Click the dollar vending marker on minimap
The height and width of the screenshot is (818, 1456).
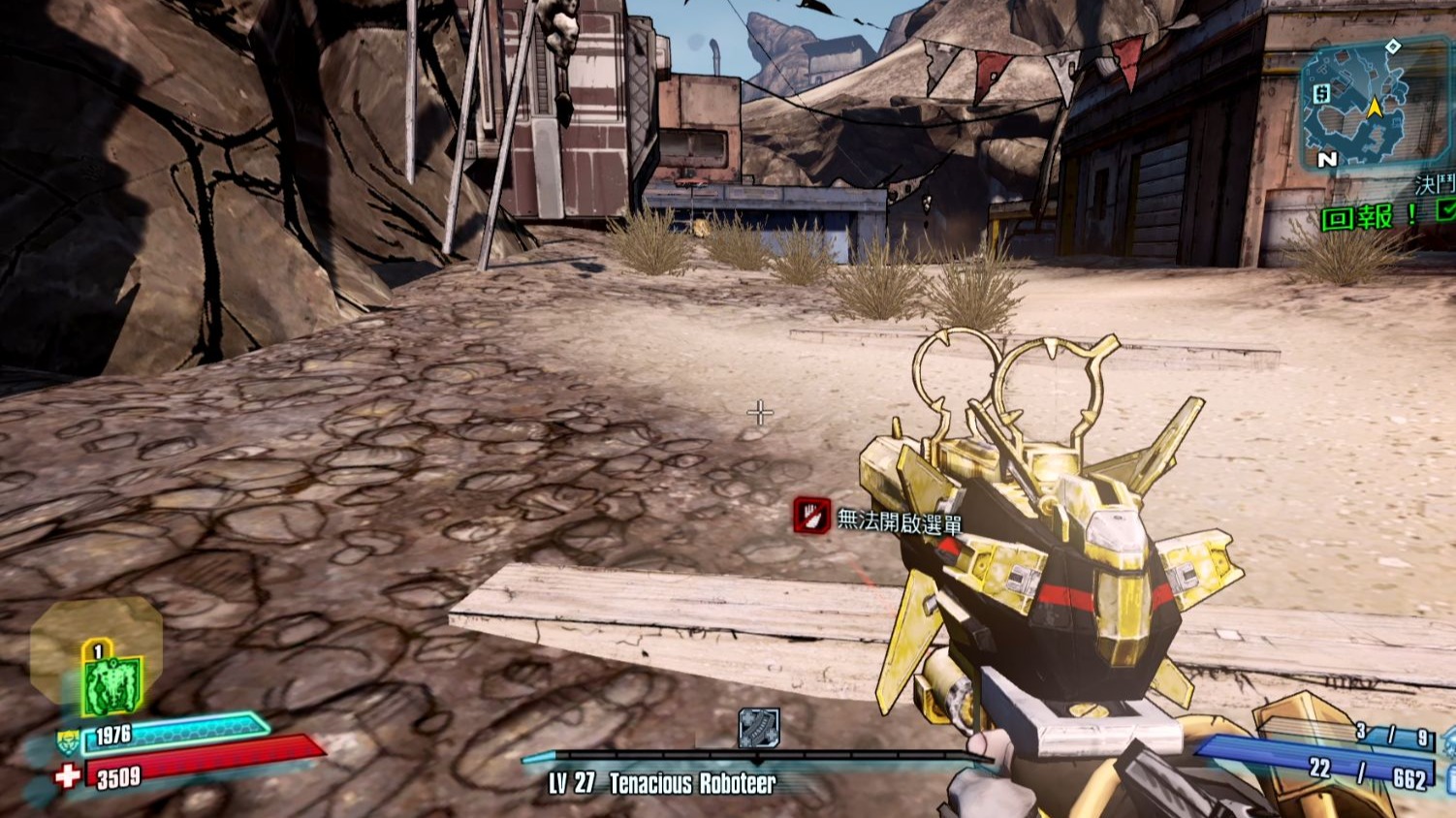(x=1321, y=93)
